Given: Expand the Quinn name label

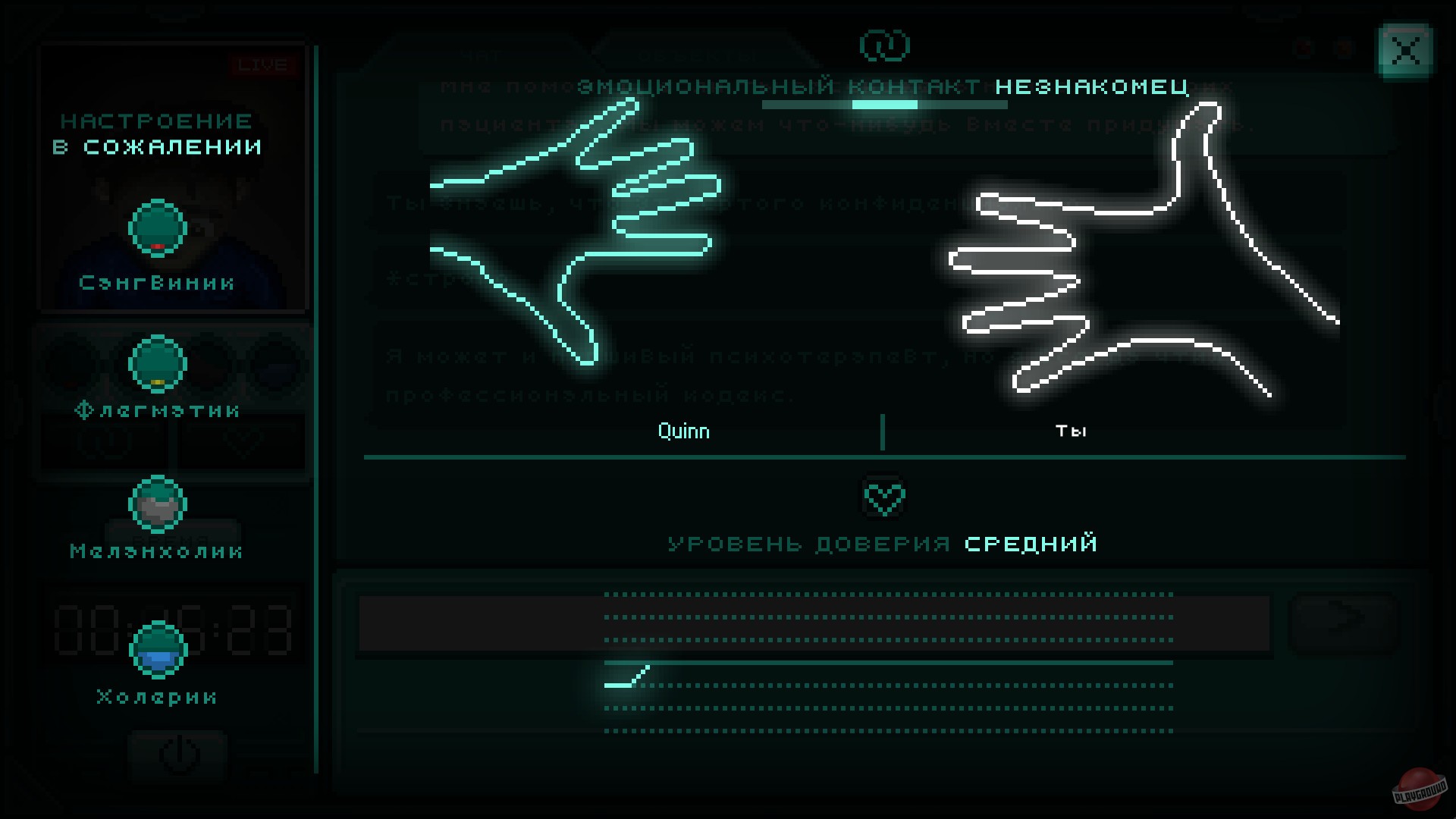Looking at the screenshot, I should tap(682, 431).
